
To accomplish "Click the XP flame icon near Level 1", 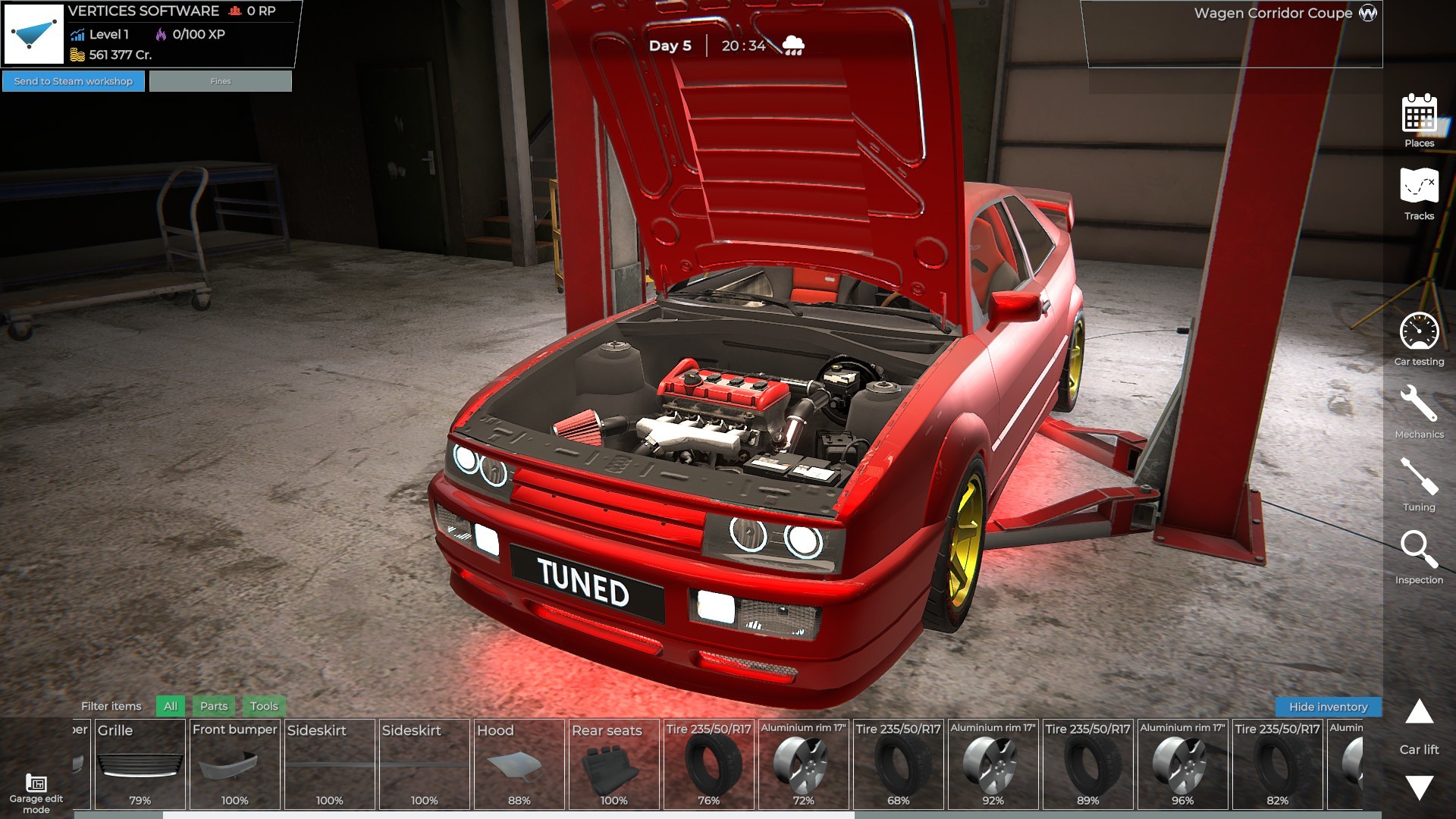I will [x=161, y=33].
